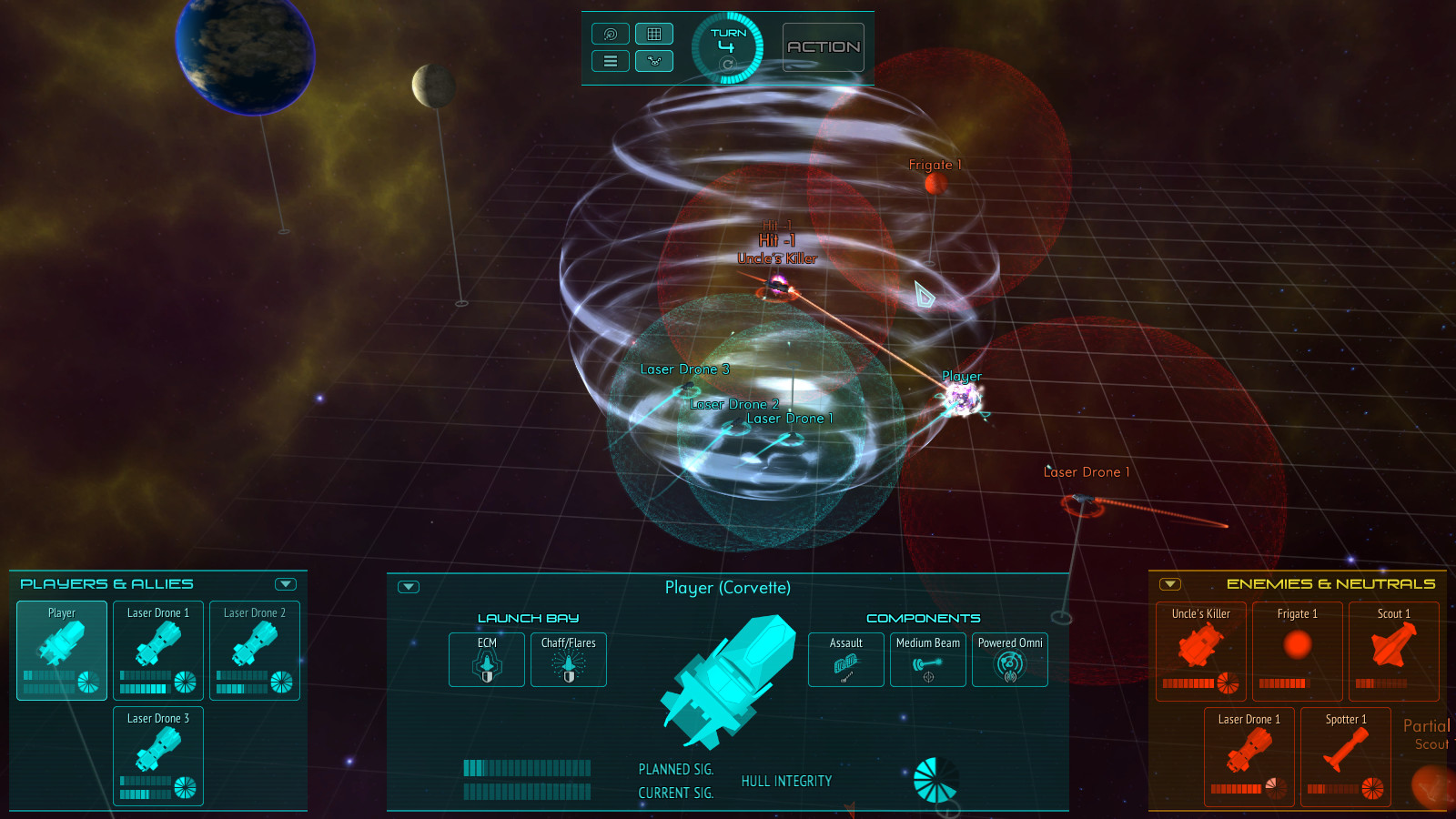This screenshot has height=819, width=1456.
Task: Activate the Powered Omni component
Action: point(1009,660)
